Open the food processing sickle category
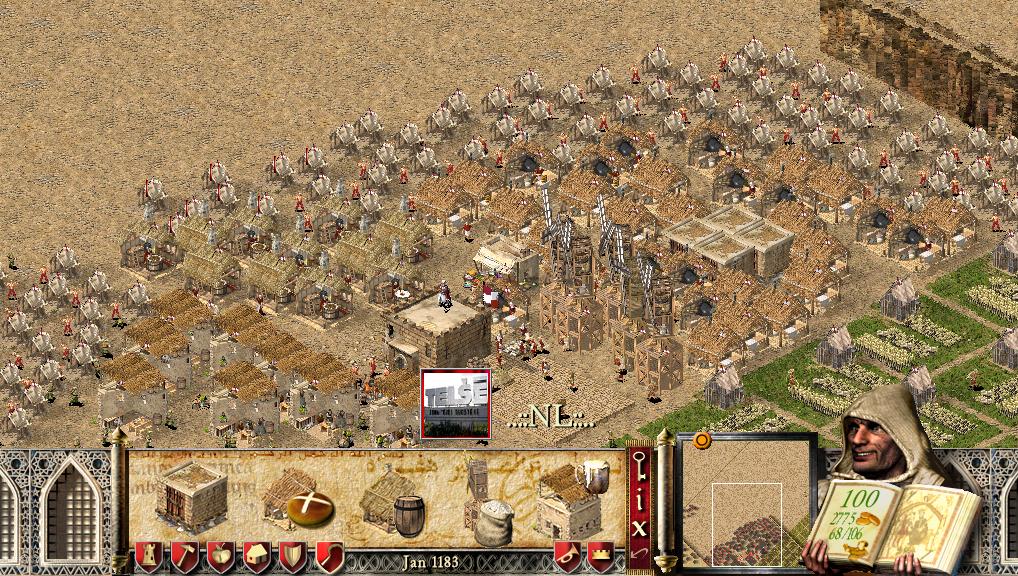Screen dimensions: 1018x576 (328, 556)
